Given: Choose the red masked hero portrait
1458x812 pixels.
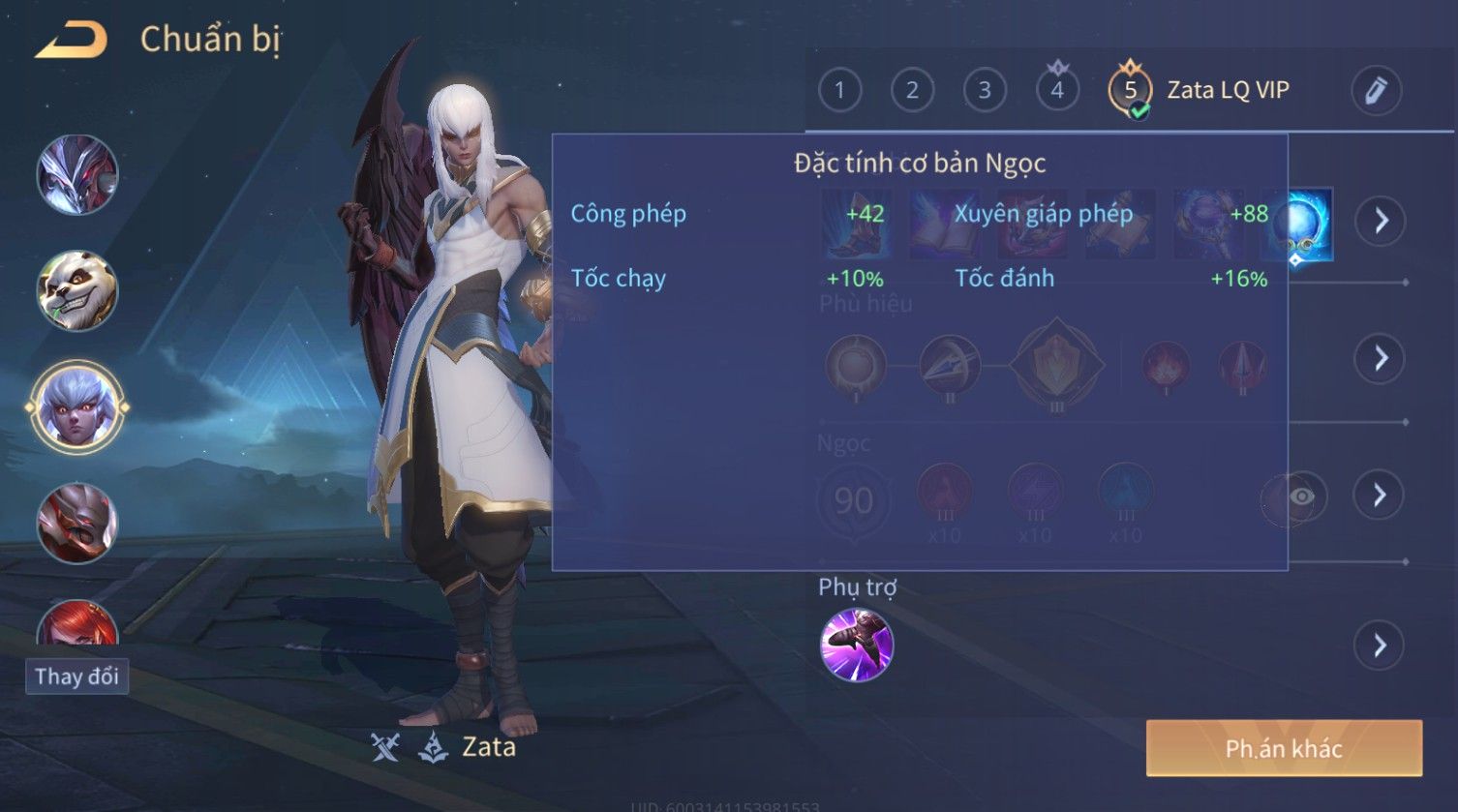Looking at the screenshot, I should point(77,524).
